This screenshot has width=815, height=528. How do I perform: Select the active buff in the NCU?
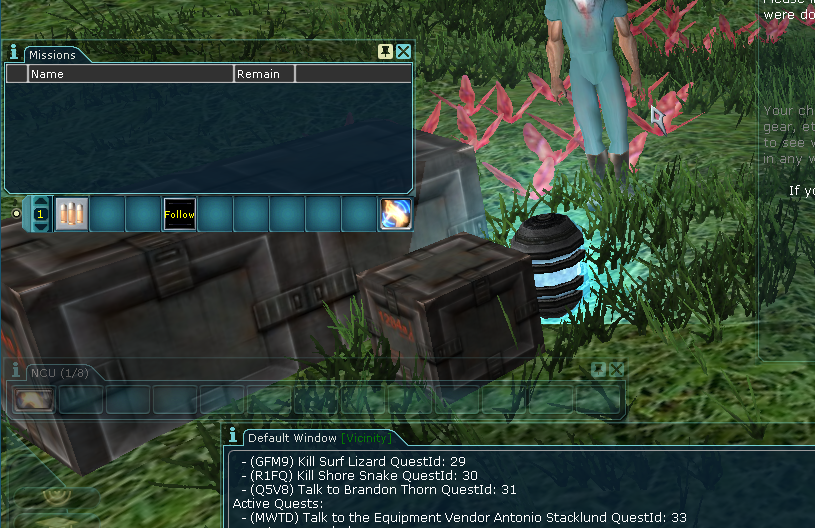pos(33,399)
